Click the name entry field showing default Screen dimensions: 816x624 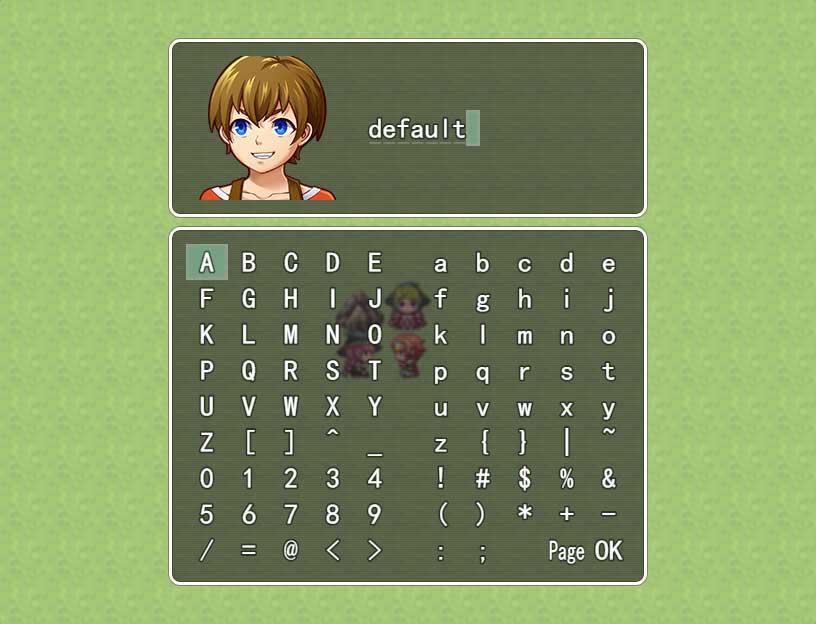pyautogui.click(x=418, y=129)
